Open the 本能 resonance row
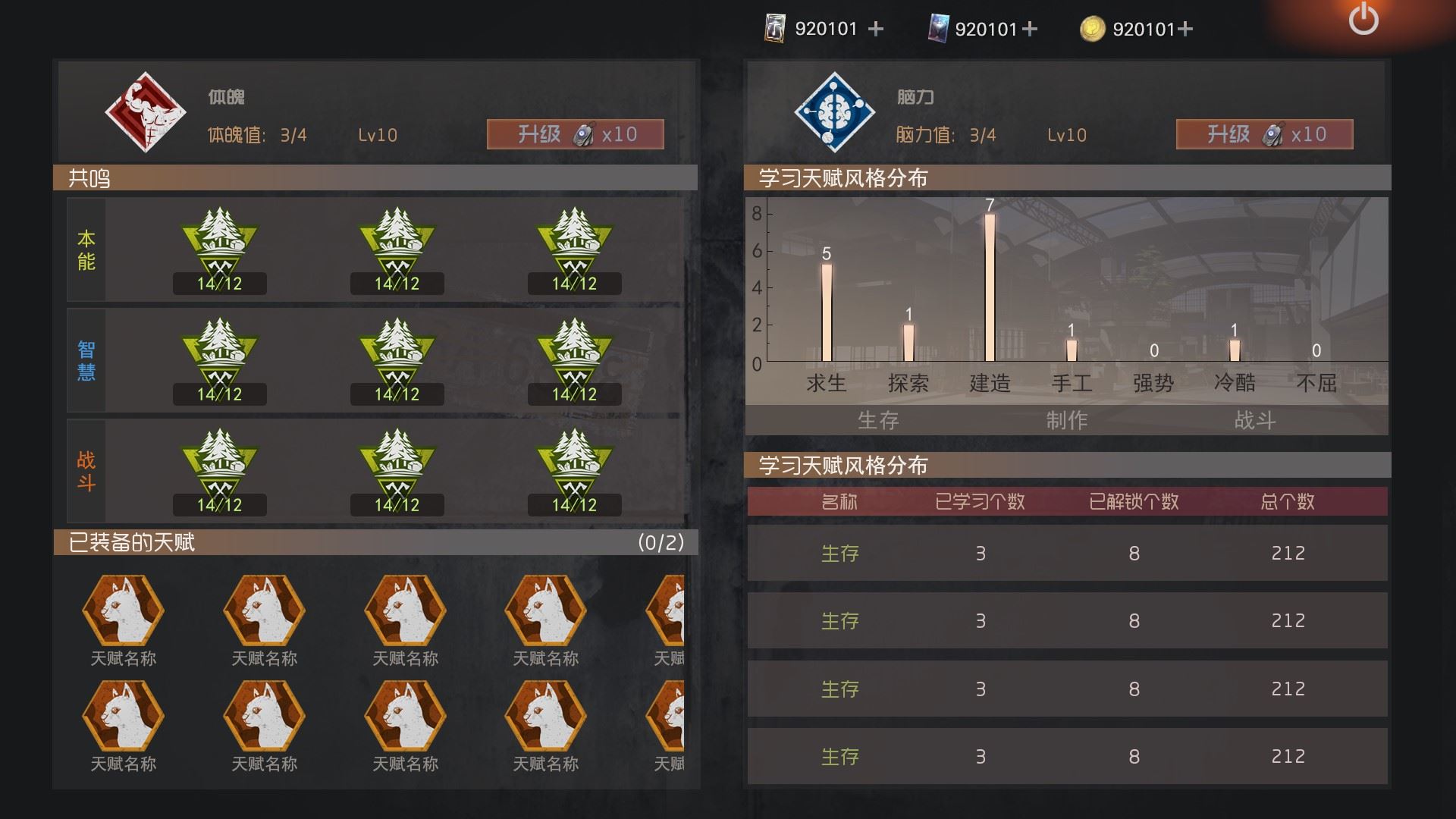 pyautogui.click(x=86, y=250)
